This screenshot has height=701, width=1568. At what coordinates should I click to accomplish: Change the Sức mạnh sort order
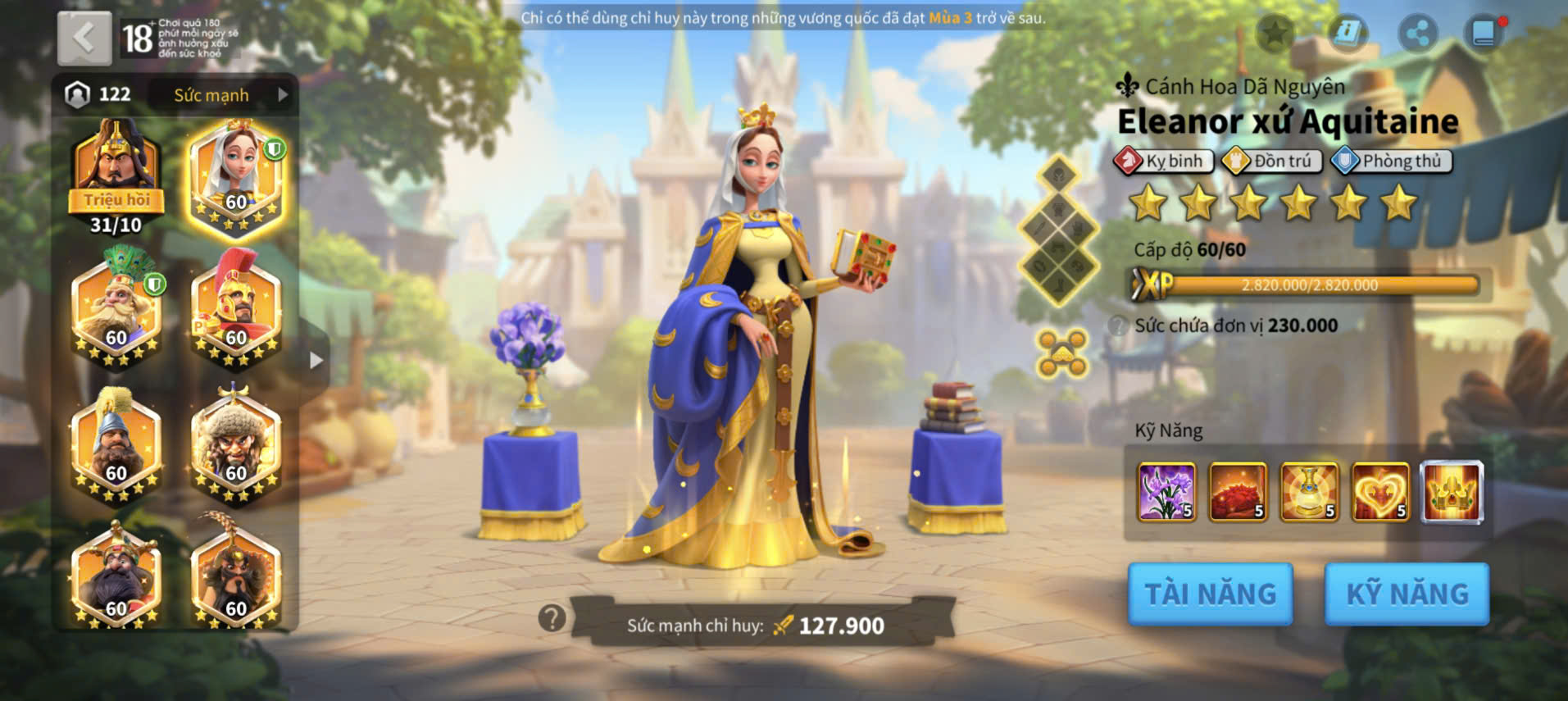point(221,95)
